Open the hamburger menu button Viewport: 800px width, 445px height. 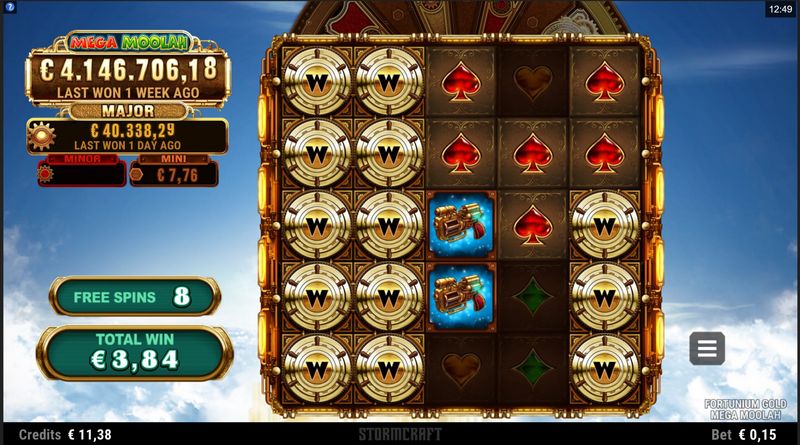click(x=707, y=348)
